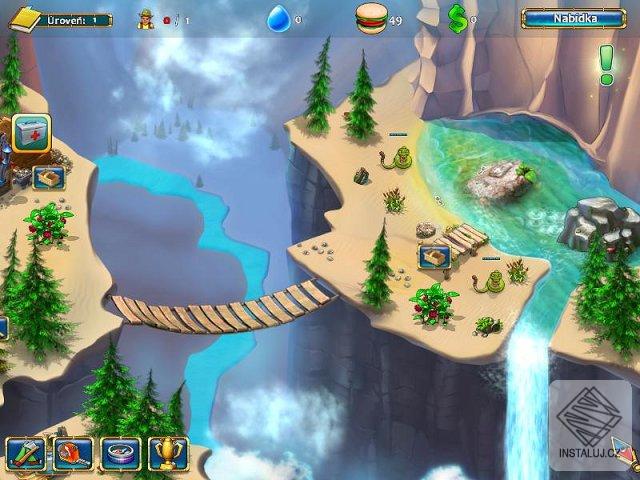Select the first aid kit icon
Screen dimensions: 640x480
32,134
